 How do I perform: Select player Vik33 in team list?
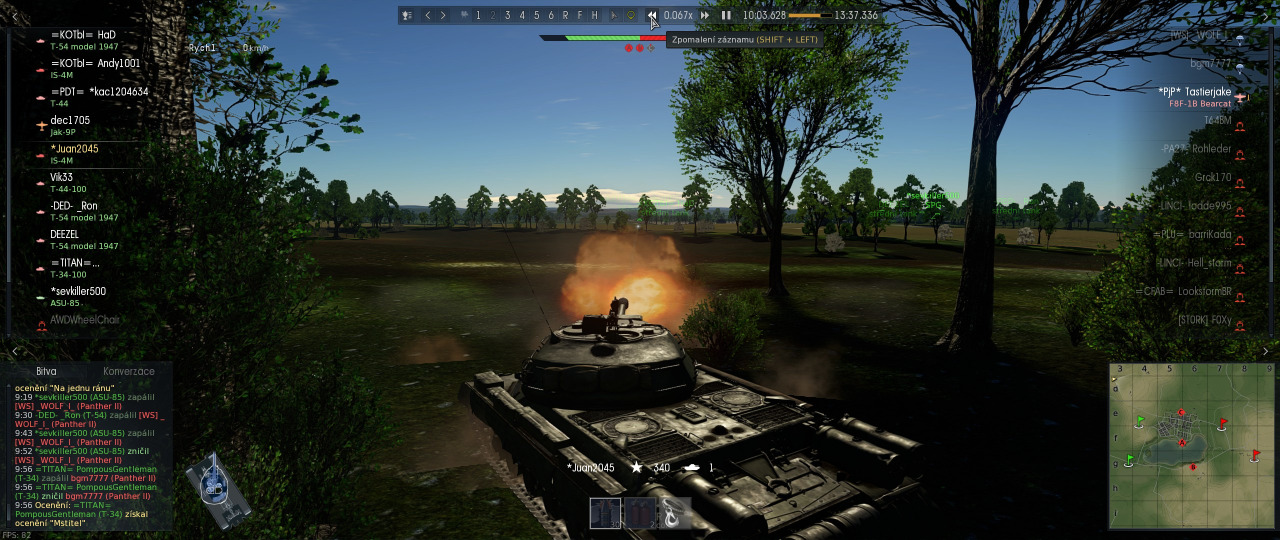(62, 177)
